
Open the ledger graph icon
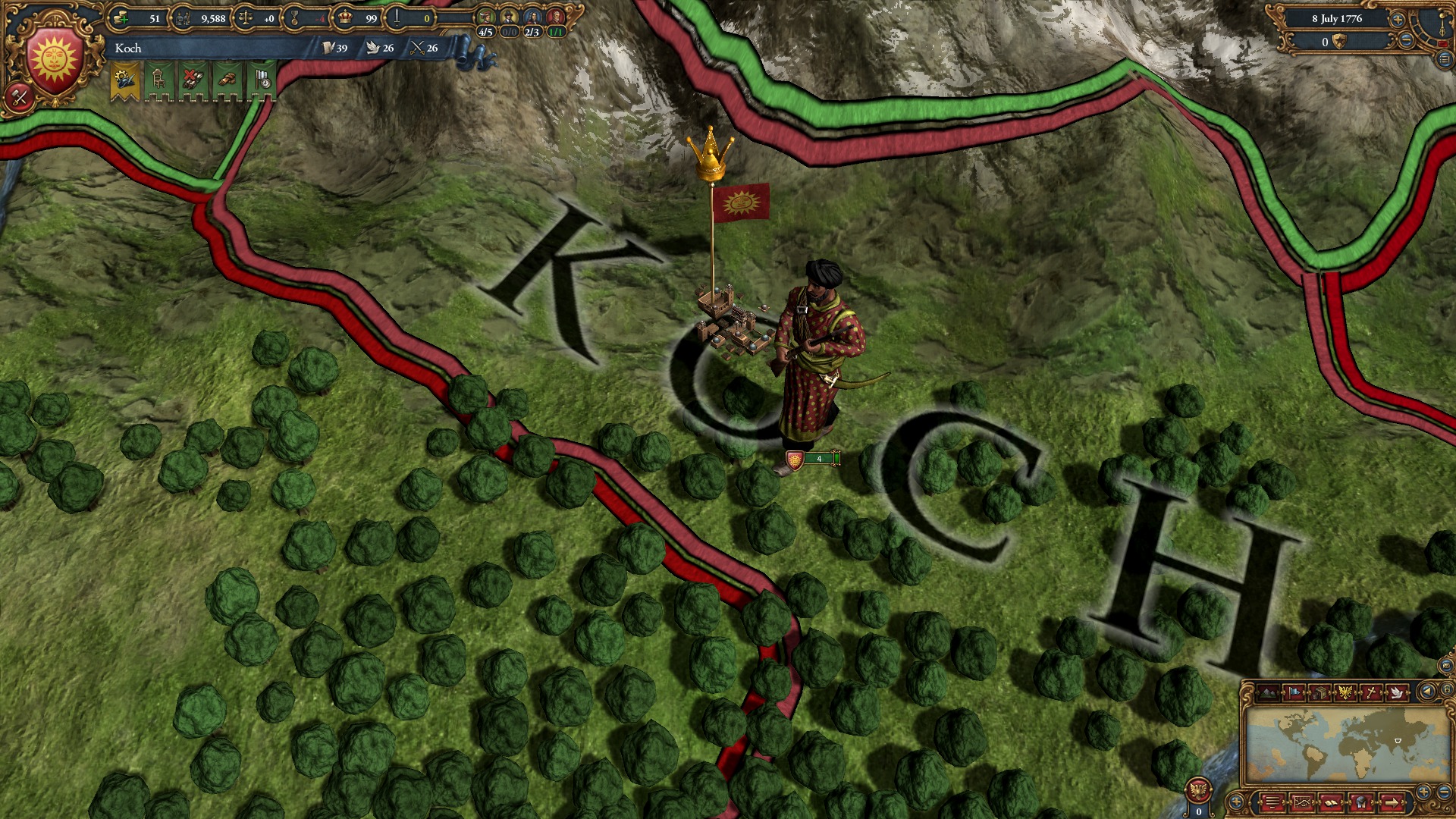pos(1302,803)
